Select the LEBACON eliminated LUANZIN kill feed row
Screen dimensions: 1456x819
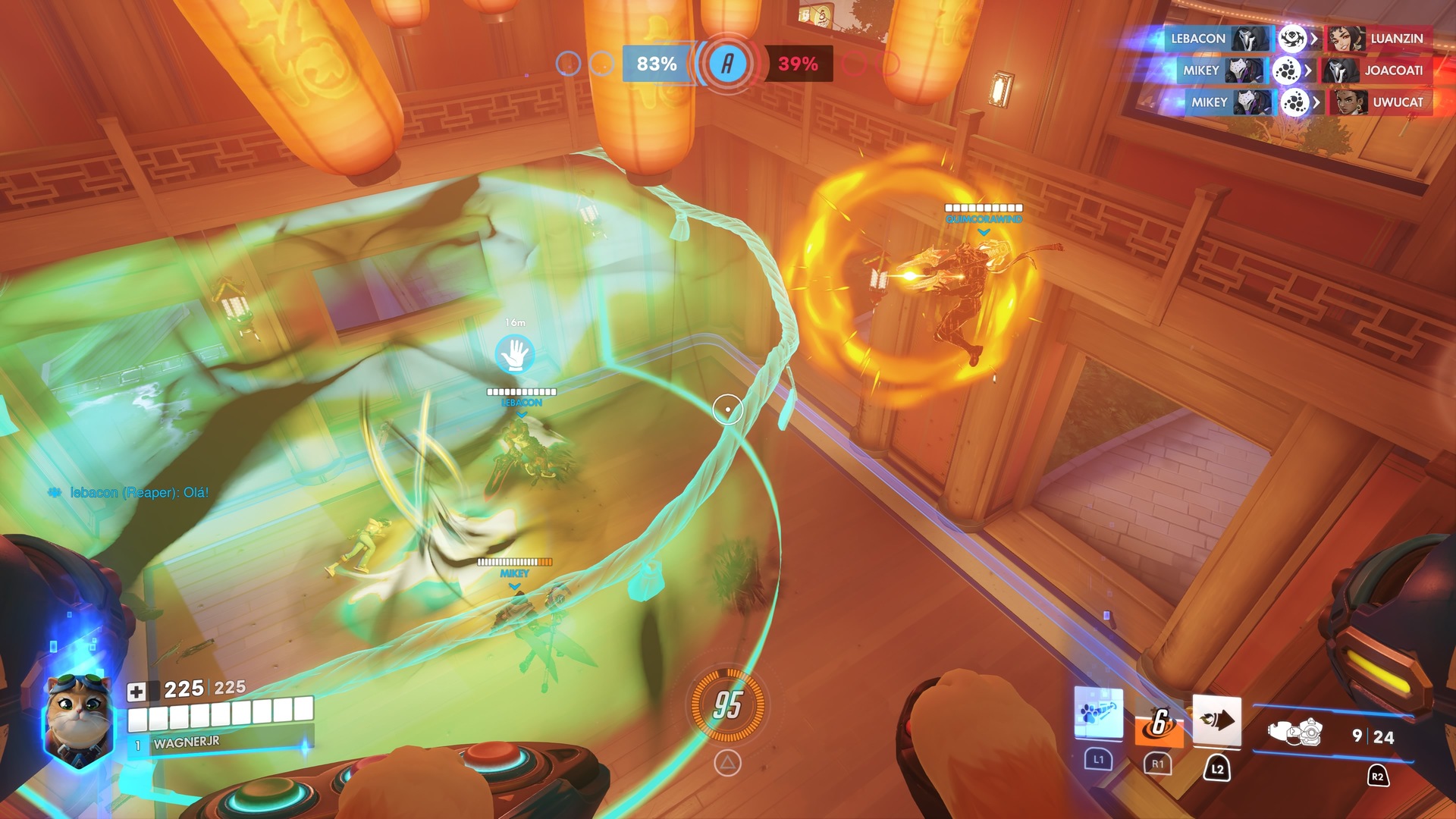pyautogui.click(x=1297, y=39)
